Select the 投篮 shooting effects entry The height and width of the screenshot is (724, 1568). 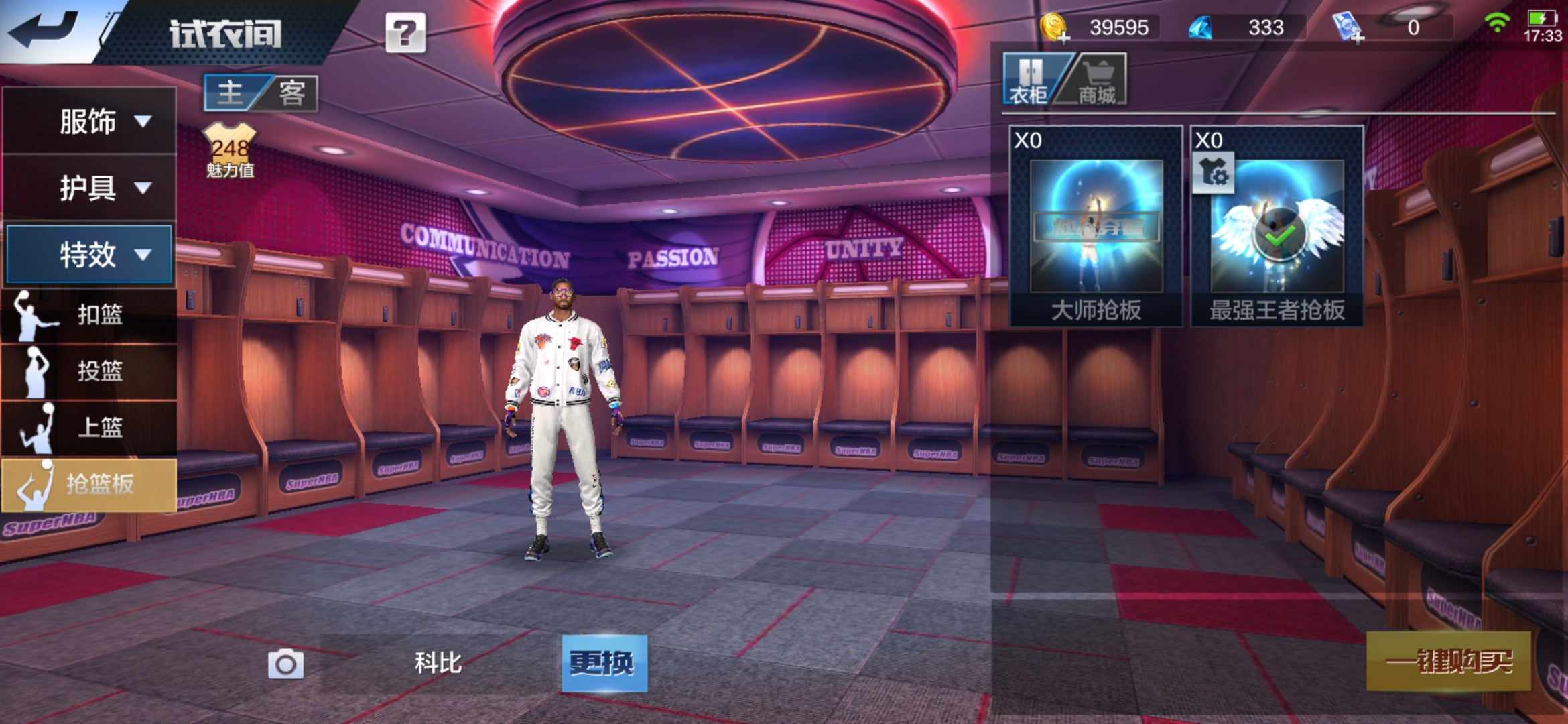(89, 371)
